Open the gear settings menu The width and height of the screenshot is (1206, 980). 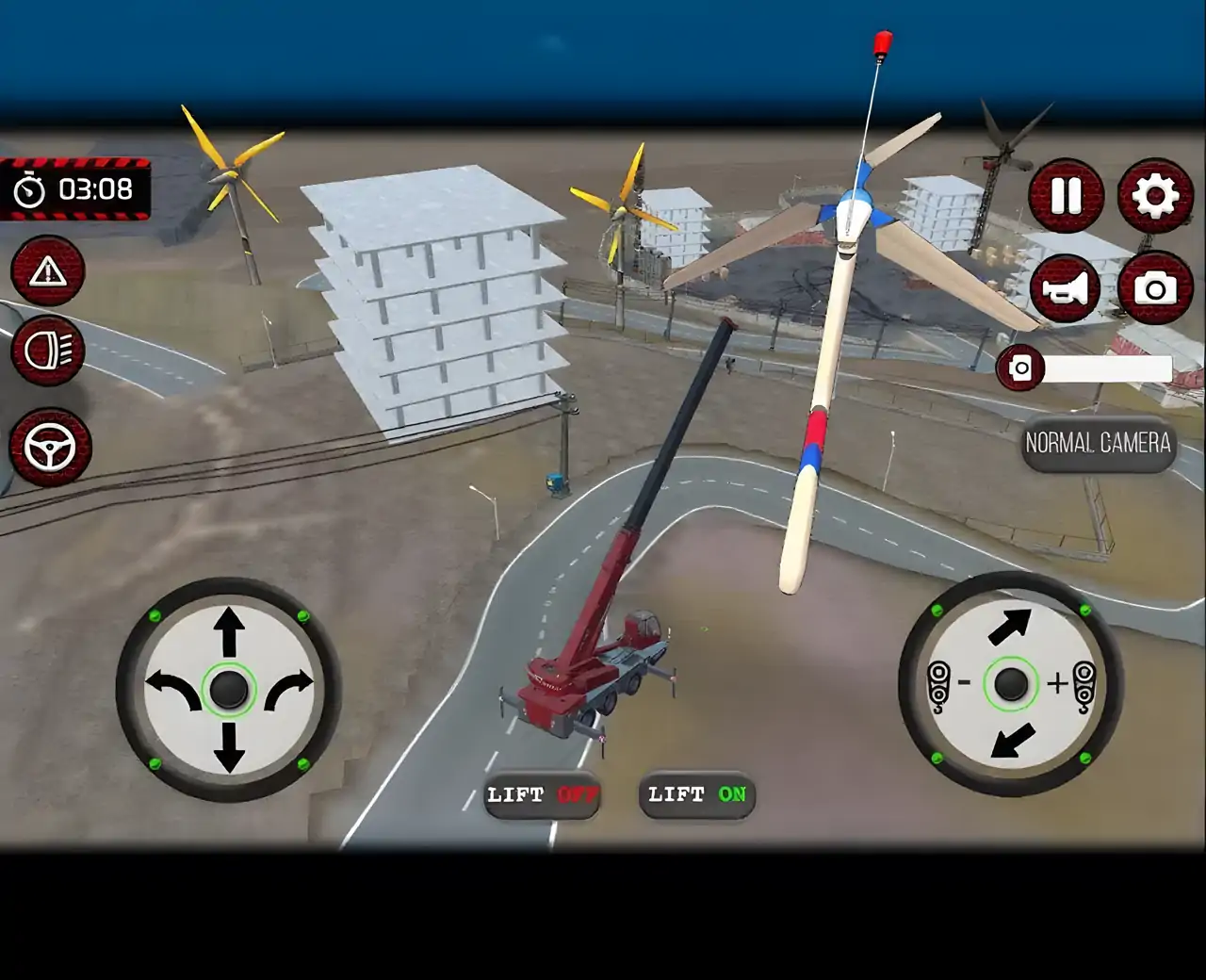click(x=1155, y=196)
